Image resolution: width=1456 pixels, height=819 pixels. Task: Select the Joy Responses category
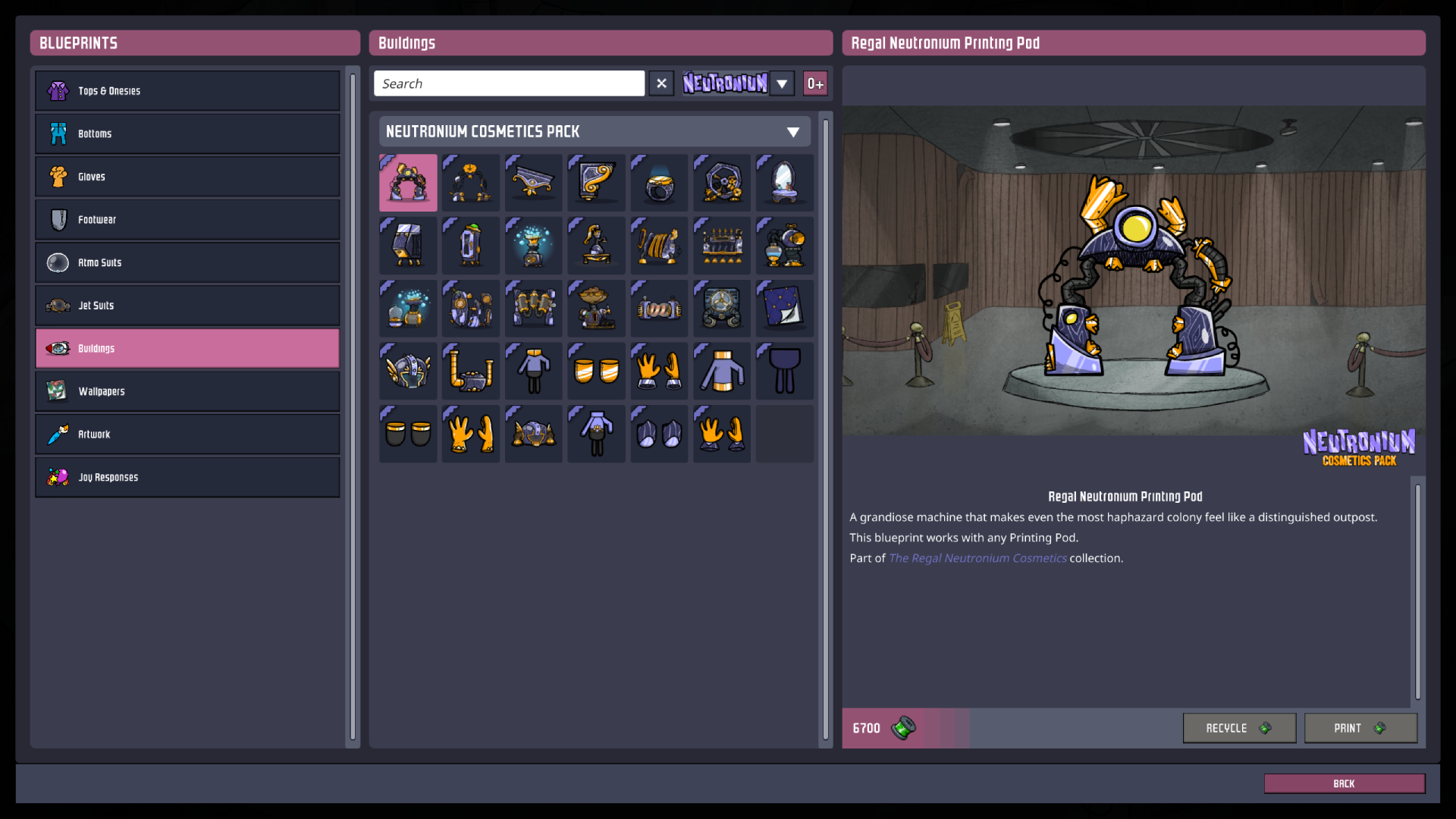[x=187, y=477]
